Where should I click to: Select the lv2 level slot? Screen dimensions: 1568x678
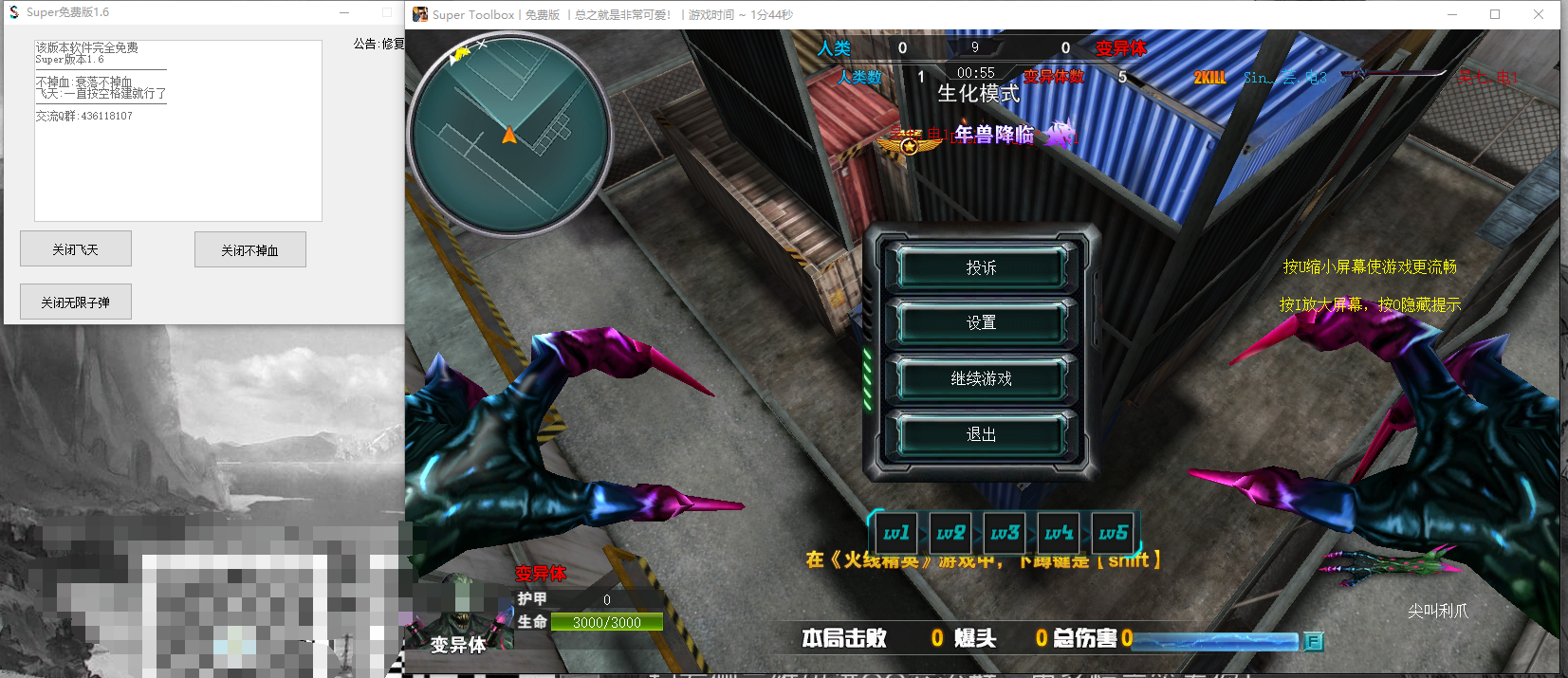click(950, 534)
